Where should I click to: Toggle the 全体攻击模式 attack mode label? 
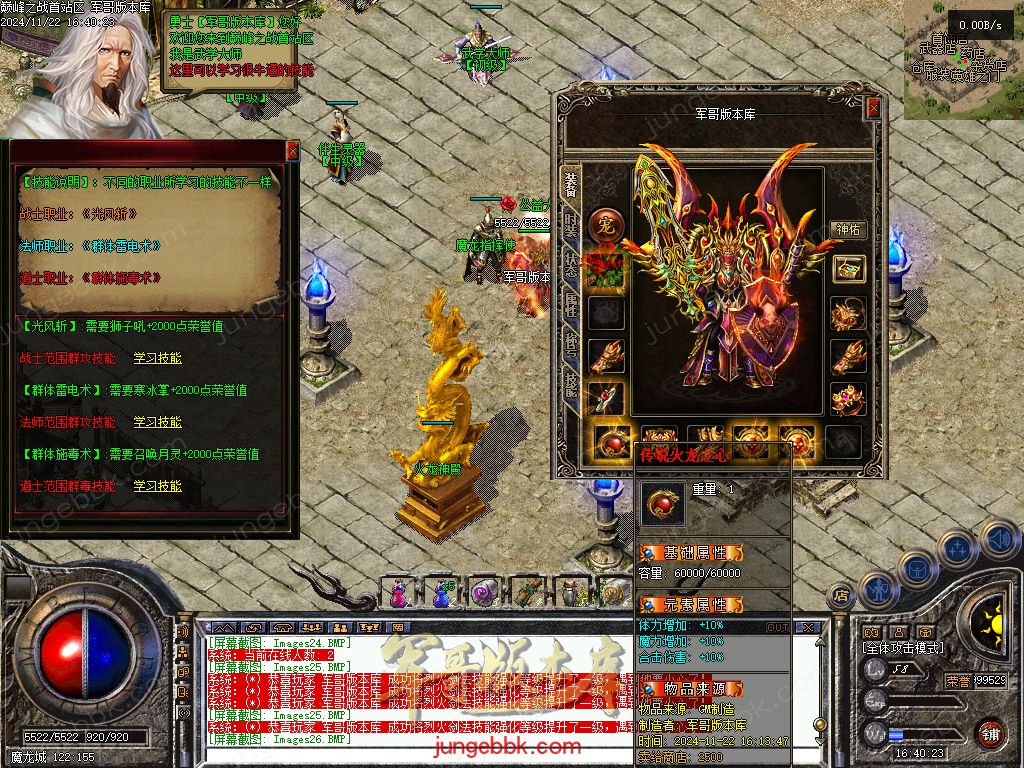click(x=902, y=648)
